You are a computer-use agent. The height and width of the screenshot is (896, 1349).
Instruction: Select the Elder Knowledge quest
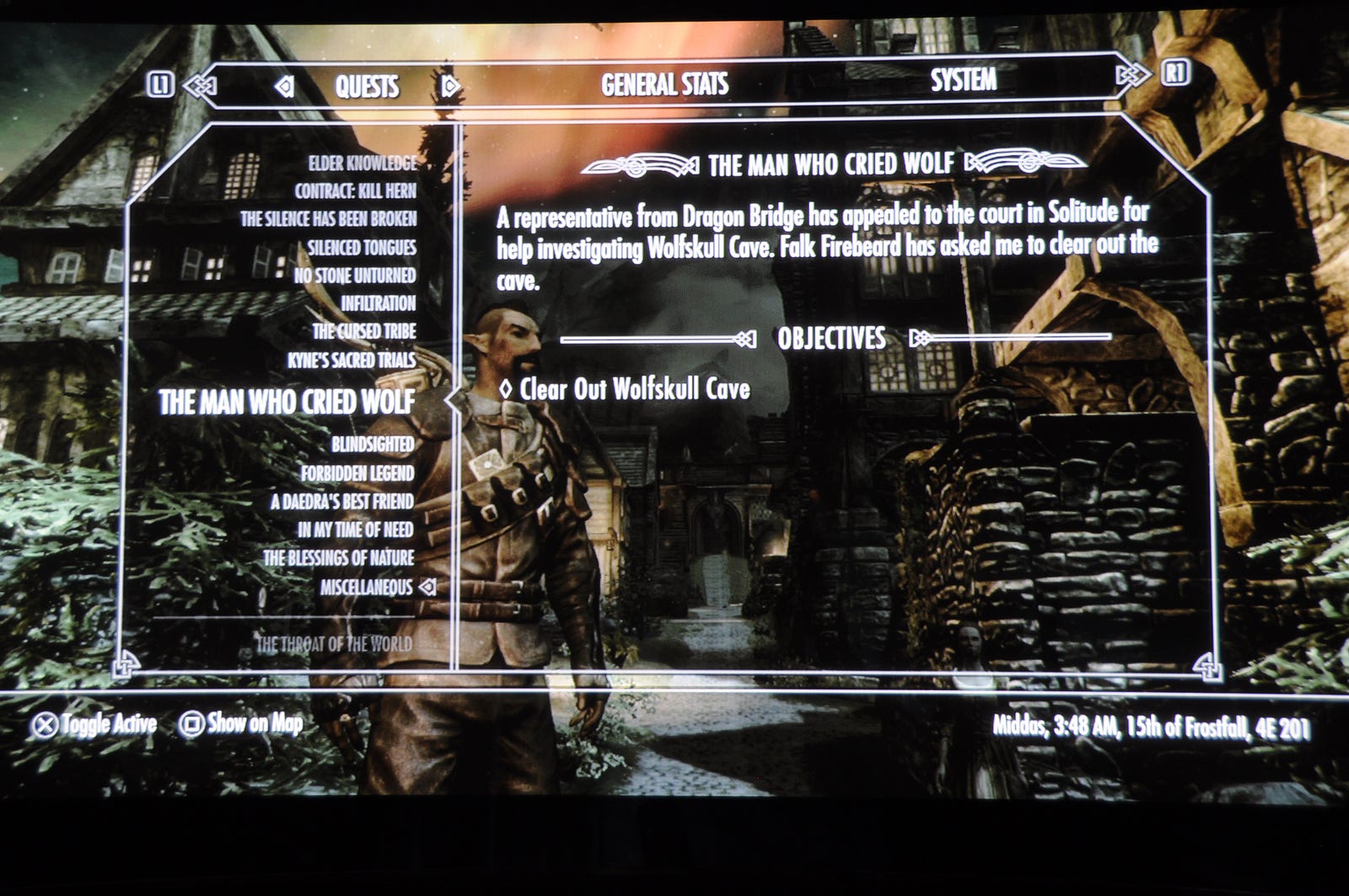pos(362,163)
